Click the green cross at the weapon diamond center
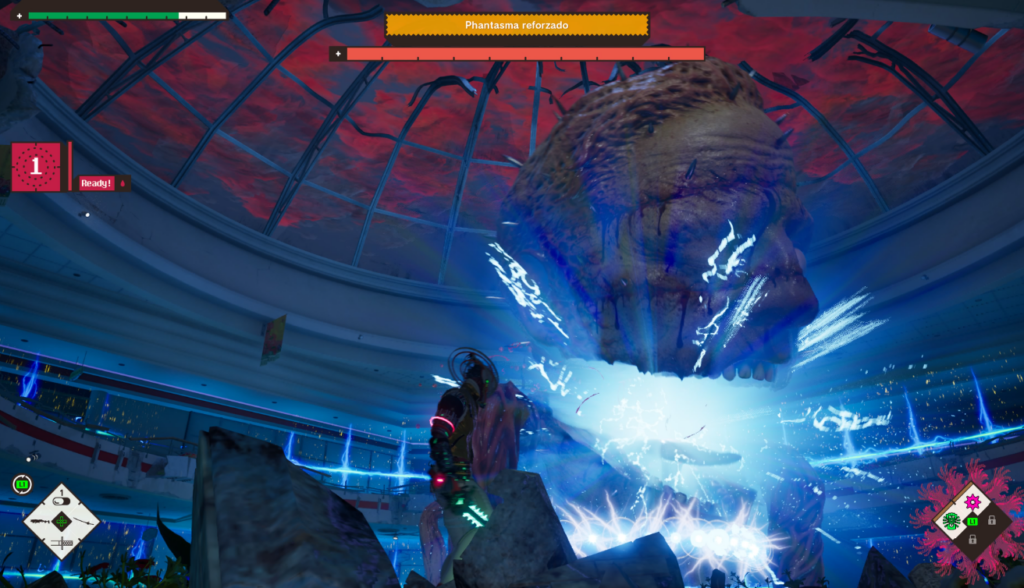Image resolution: width=1024 pixels, height=588 pixels. tap(62, 521)
